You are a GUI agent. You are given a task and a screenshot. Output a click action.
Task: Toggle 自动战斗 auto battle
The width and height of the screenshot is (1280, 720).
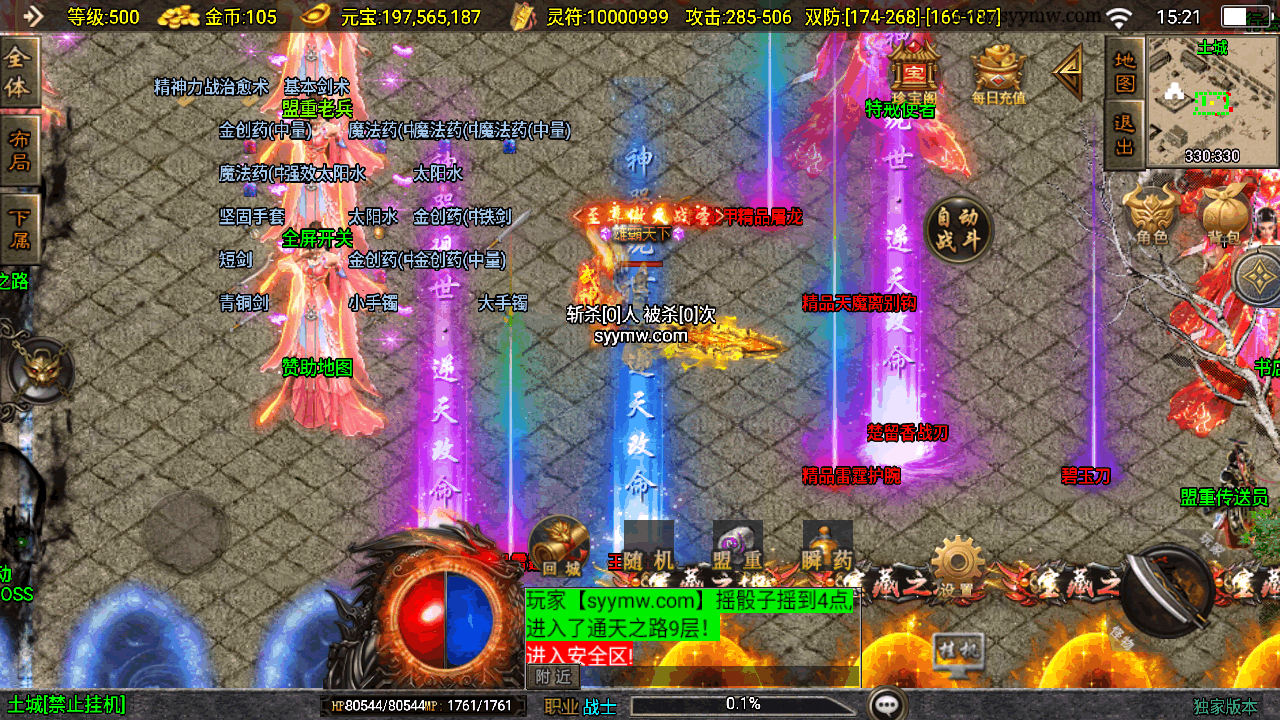(x=958, y=230)
